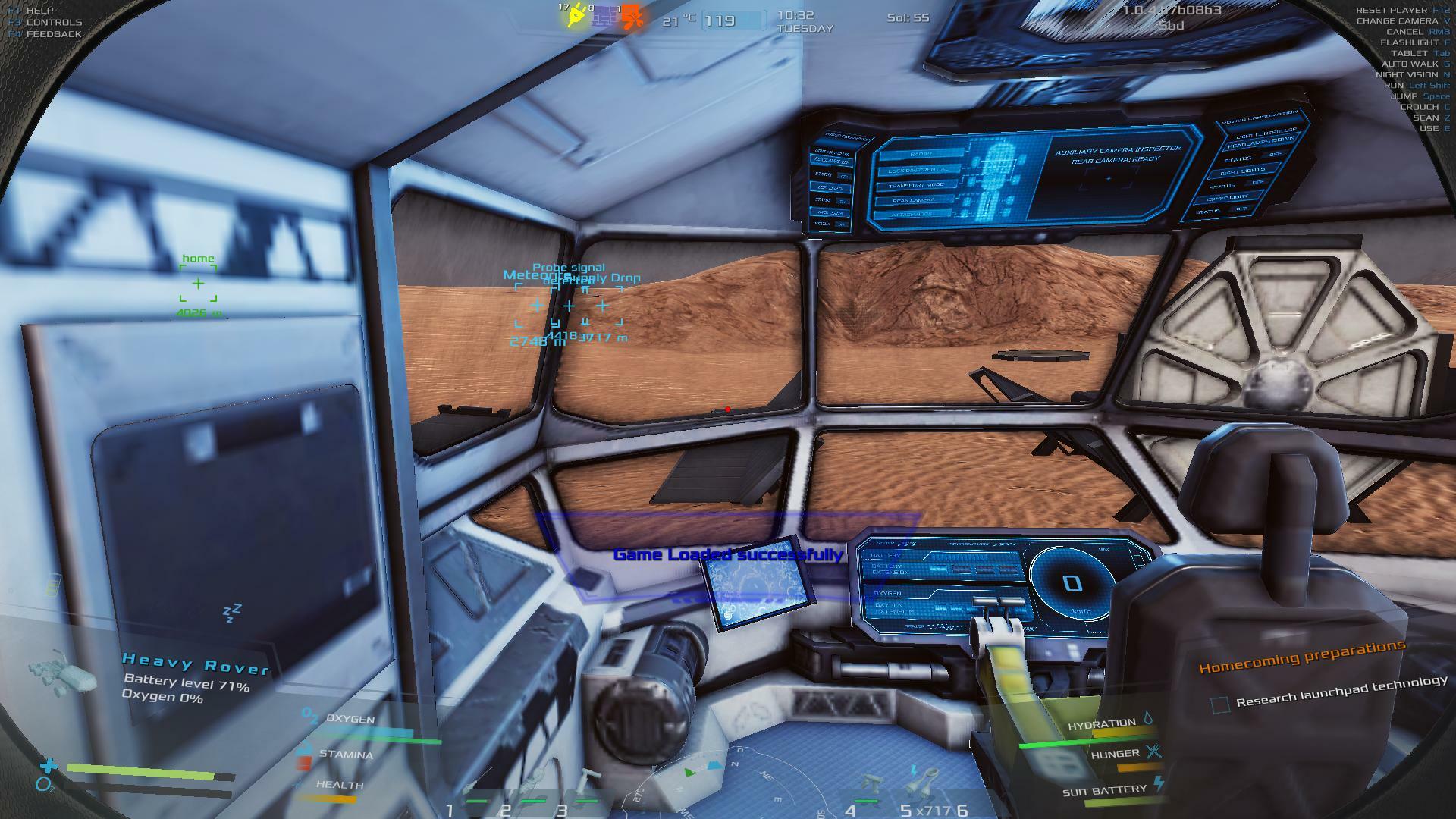This screenshot has height=819, width=1456.
Task: Tick the Research launchpad technology objective checkbox
Action: (1220, 705)
